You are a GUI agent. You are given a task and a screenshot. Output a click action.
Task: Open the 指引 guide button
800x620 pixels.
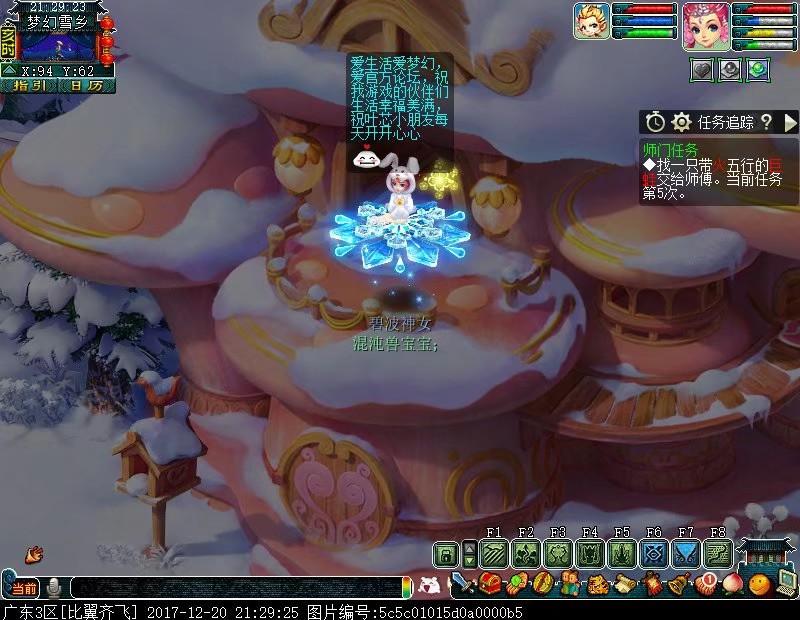pyautogui.click(x=33, y=85)
